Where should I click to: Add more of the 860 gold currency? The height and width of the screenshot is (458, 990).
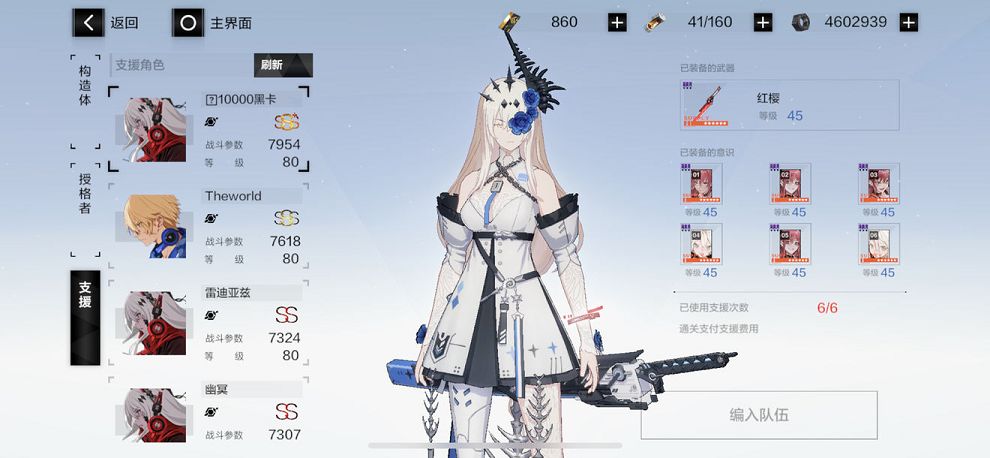click(x=617, y=22)
